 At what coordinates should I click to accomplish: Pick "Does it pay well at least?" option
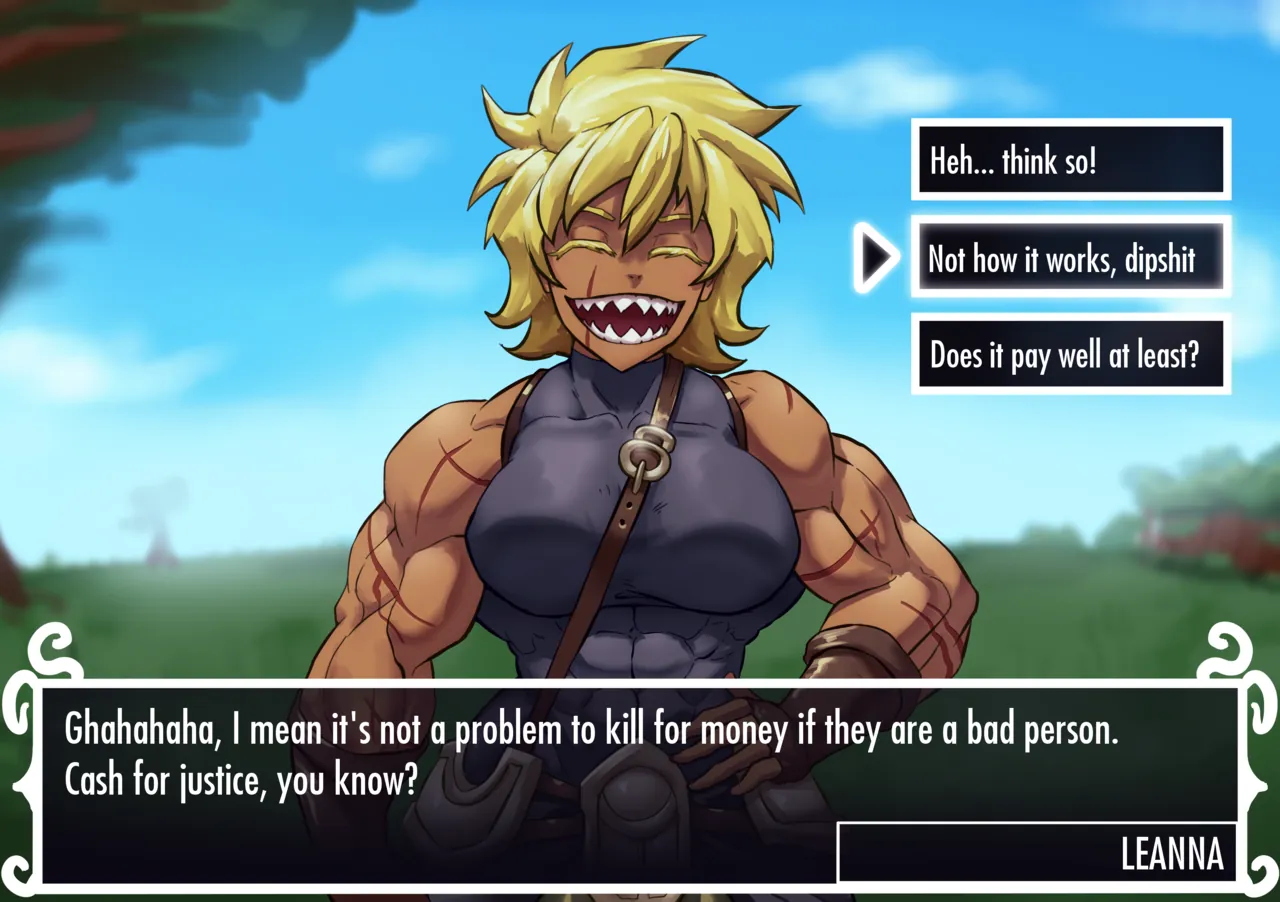click(x=1070, y=354)
